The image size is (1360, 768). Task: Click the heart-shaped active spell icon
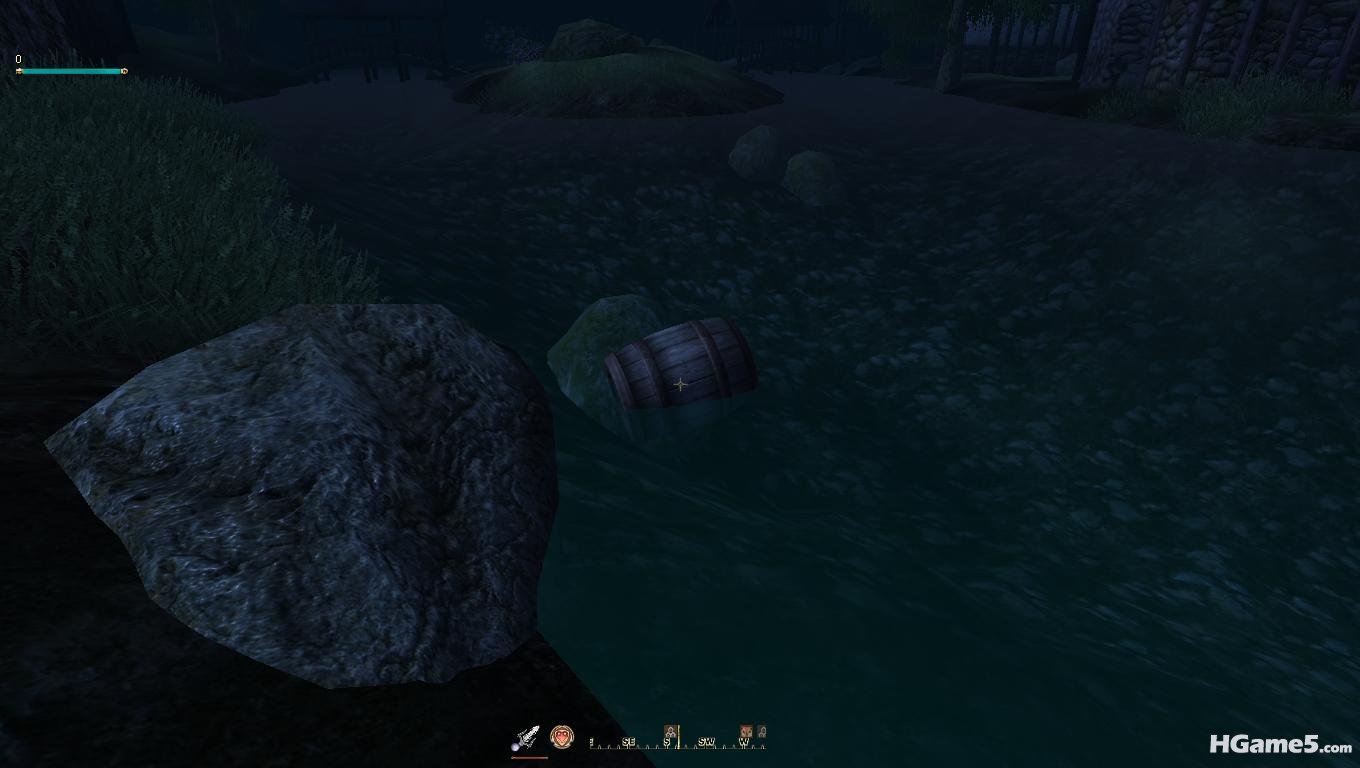562,737
